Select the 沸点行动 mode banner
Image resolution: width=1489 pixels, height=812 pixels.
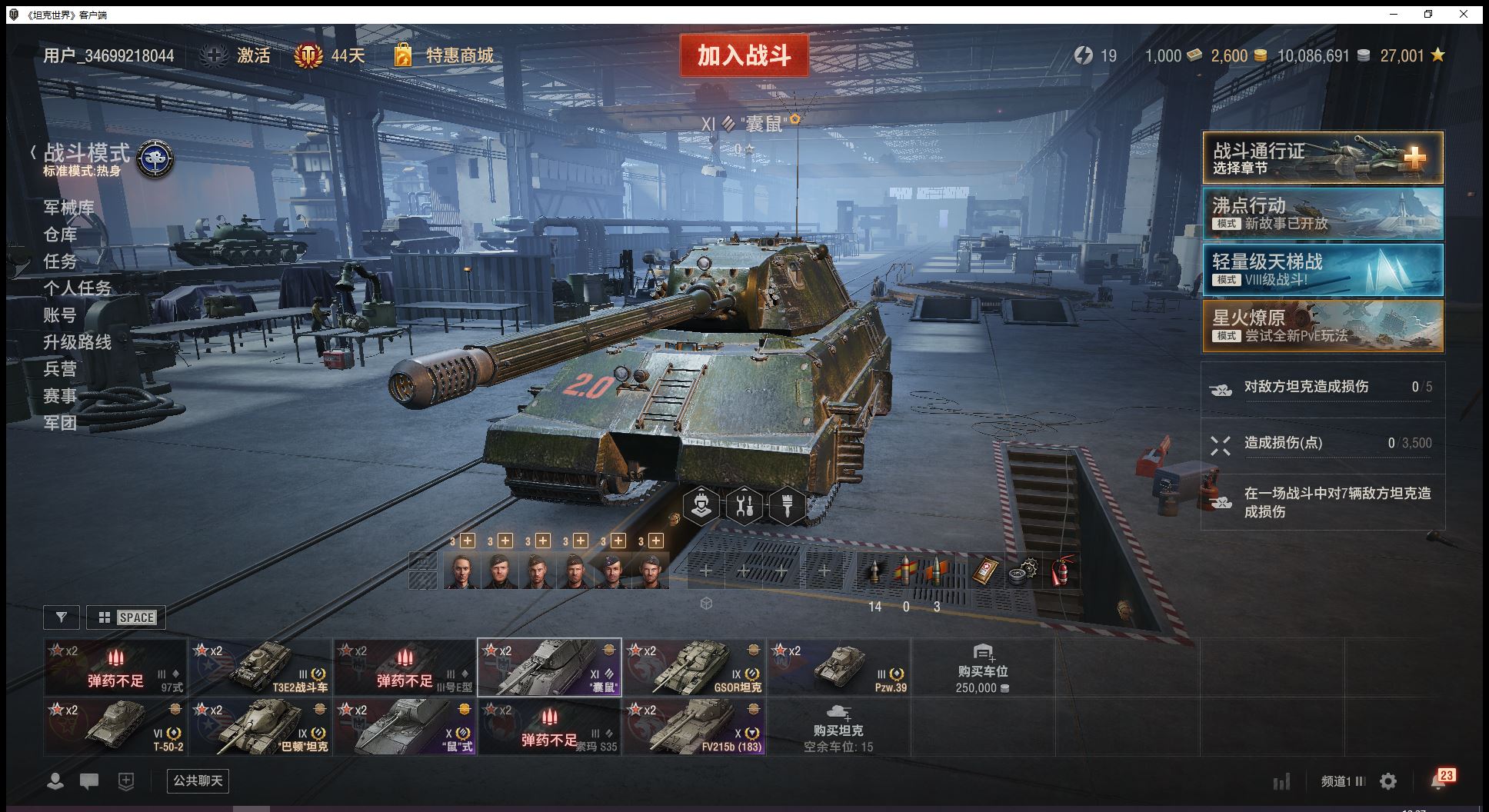[x=1322, y=214]
